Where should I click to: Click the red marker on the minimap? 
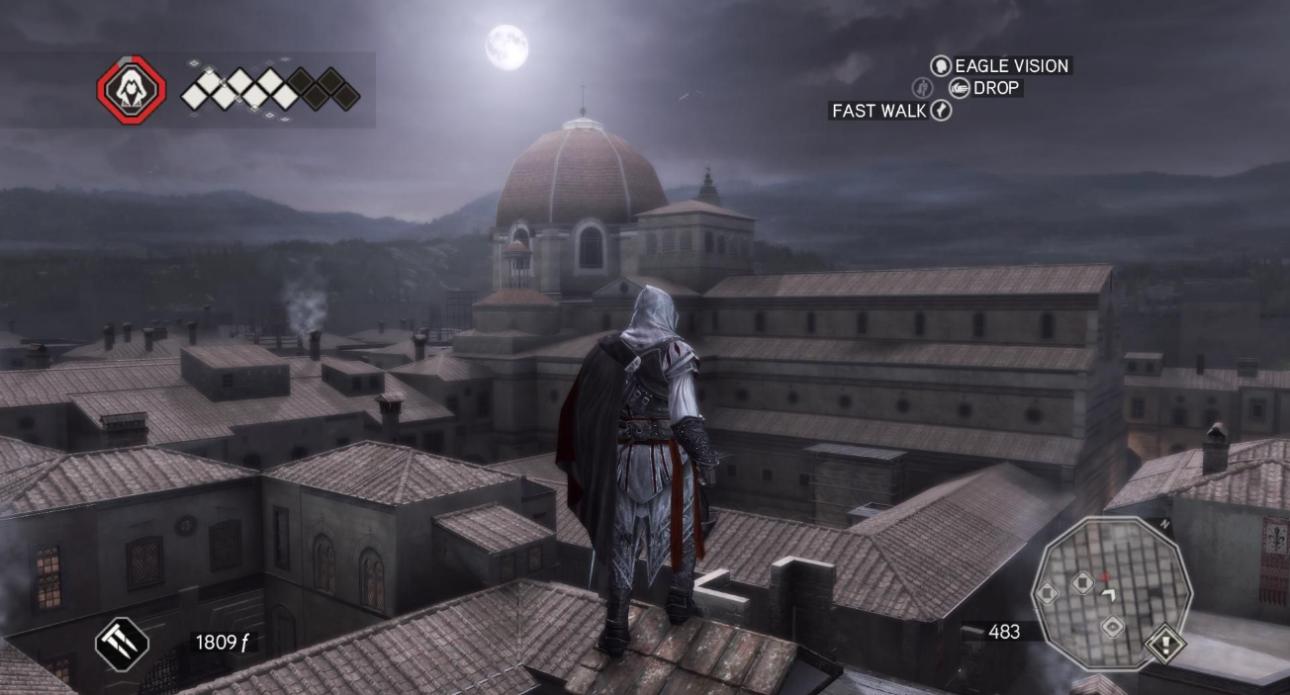coord(1105,577)
